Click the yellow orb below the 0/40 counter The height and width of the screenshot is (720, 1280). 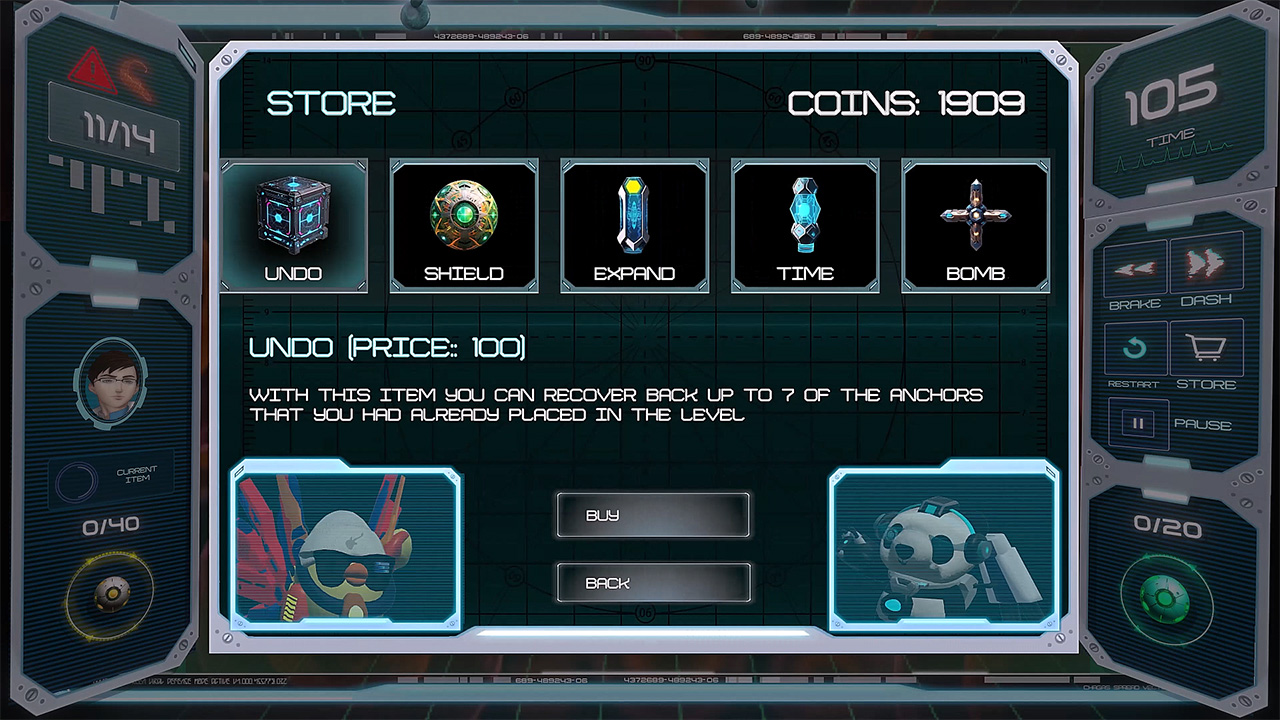pyautogui.click(x=112, y=594)
